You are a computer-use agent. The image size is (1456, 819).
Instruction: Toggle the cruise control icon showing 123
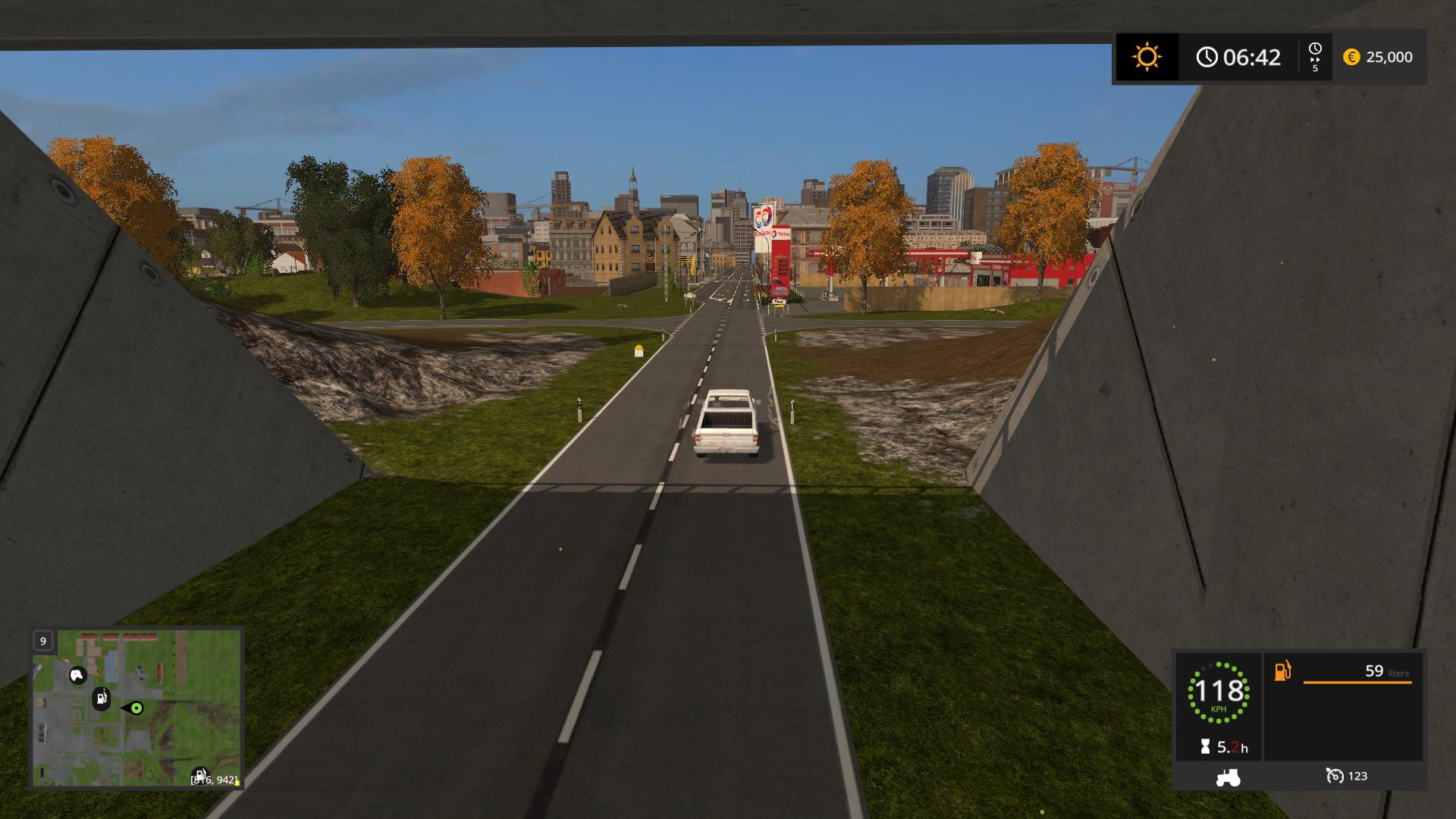coord(1334,776)
